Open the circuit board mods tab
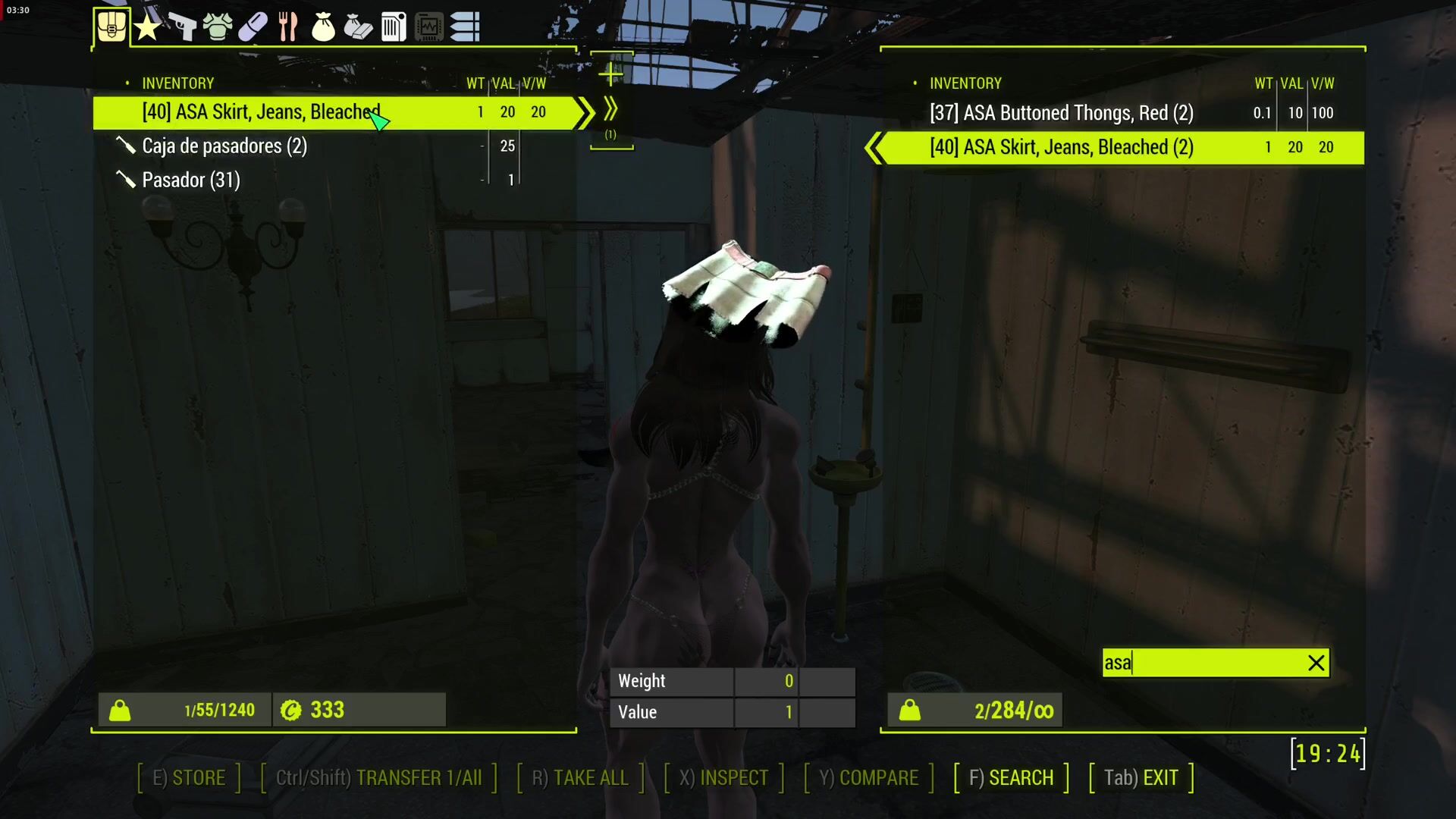The height and width of the screenshot is (819, 1456). point(428,27)
